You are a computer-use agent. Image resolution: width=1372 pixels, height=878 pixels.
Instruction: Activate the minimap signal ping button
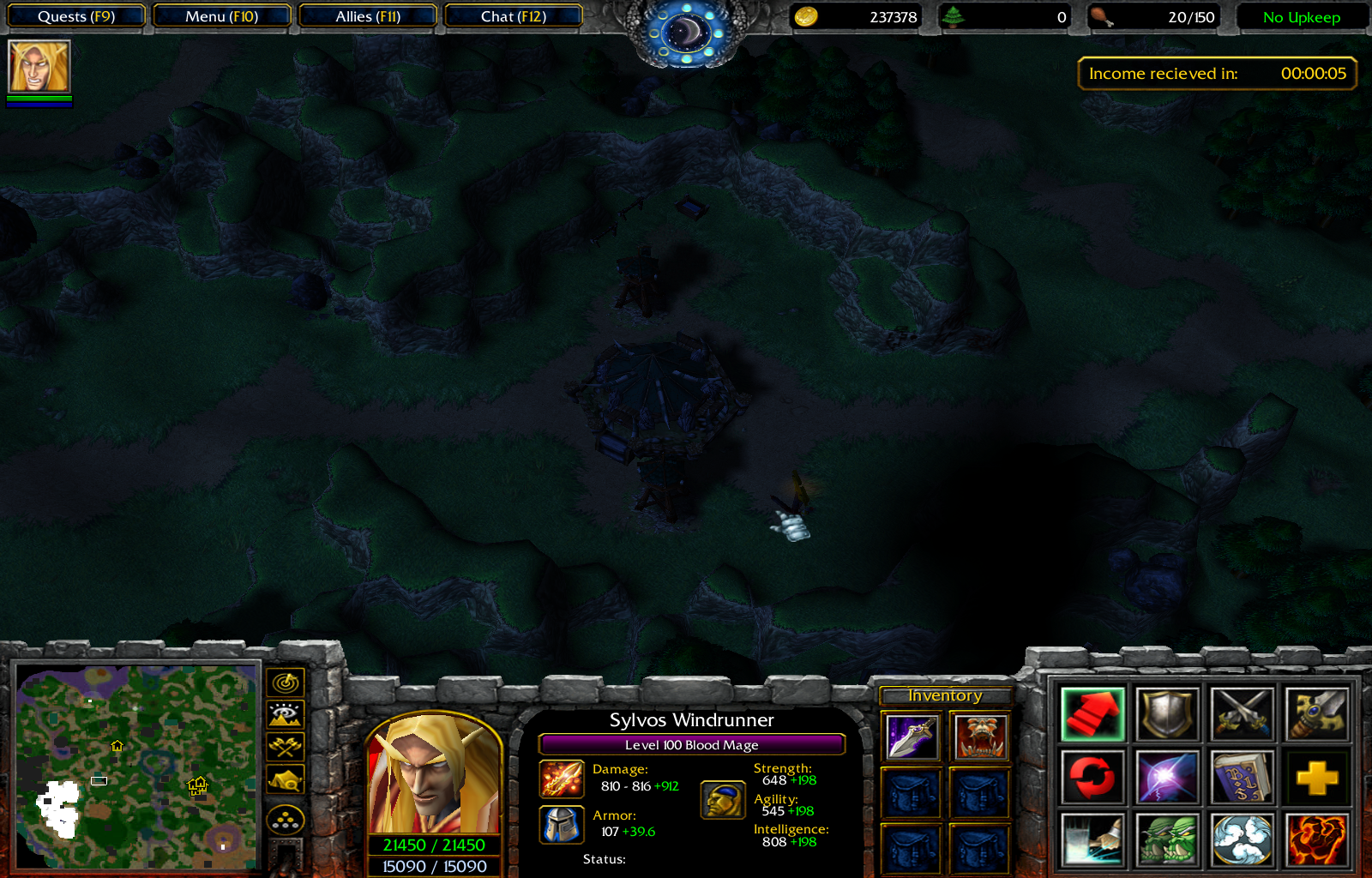[x=286, y=683]
